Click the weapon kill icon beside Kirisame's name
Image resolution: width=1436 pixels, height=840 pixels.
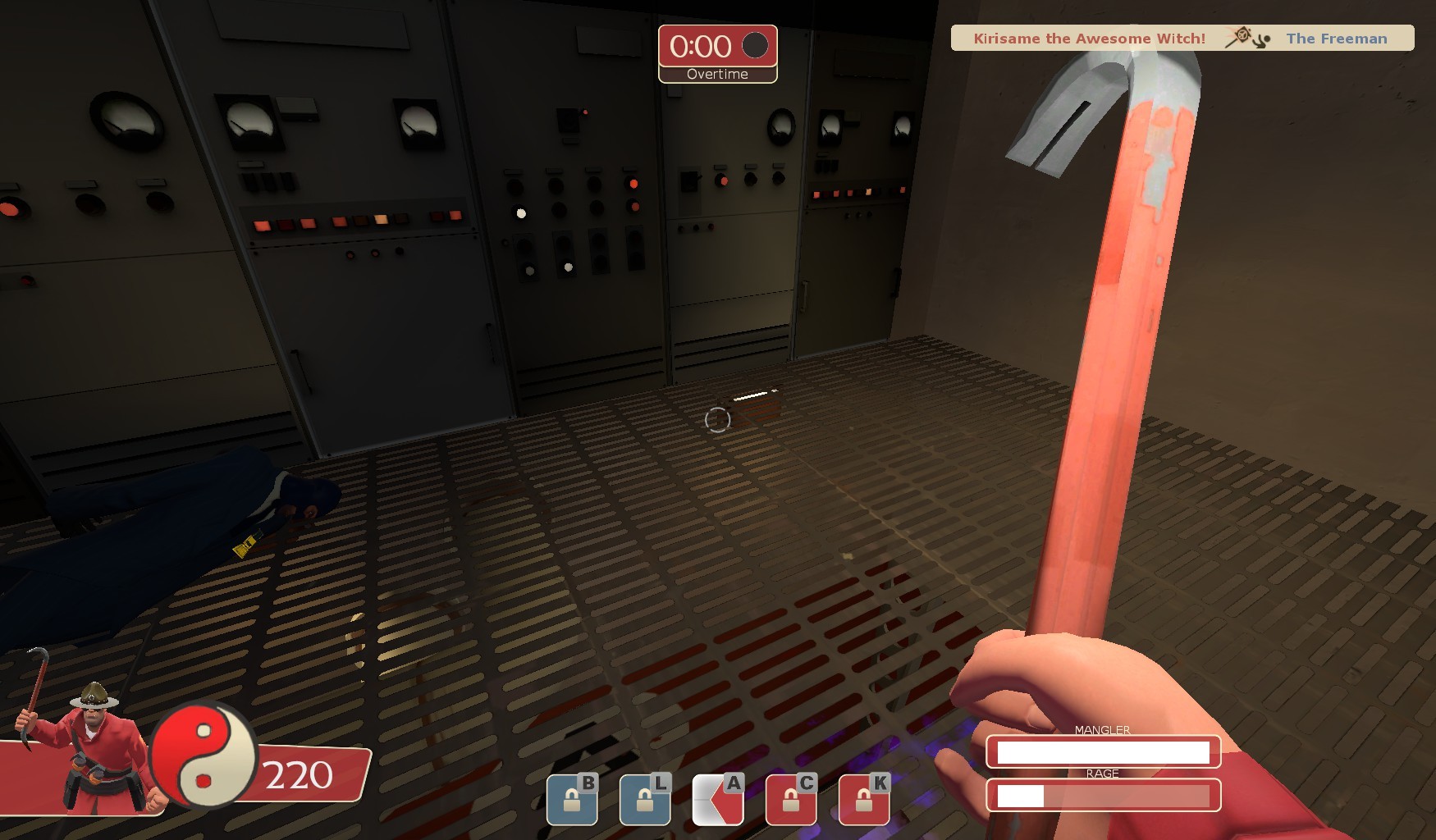[x=1243, y=38]
